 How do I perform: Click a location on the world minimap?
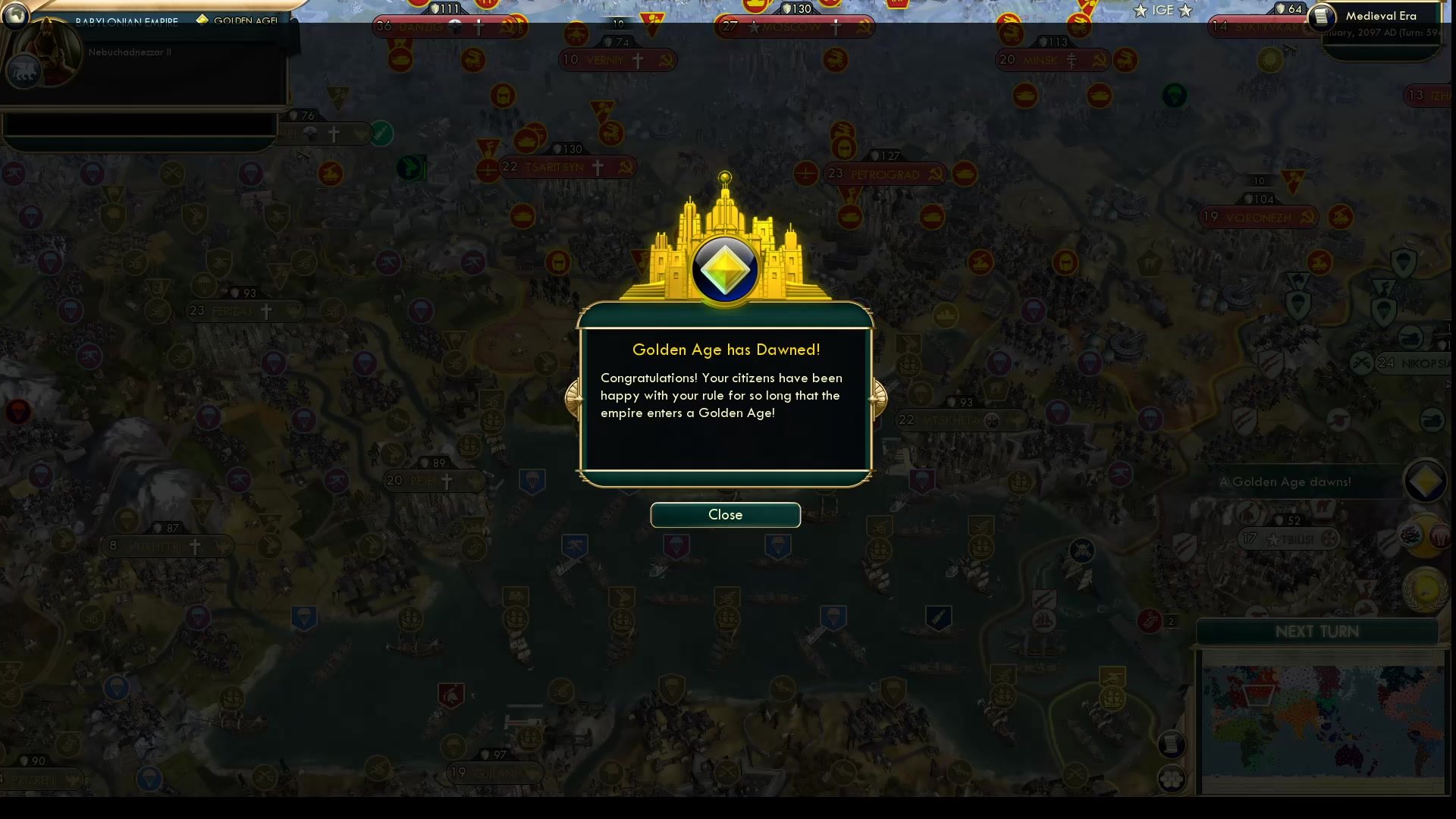(1323, 724)
